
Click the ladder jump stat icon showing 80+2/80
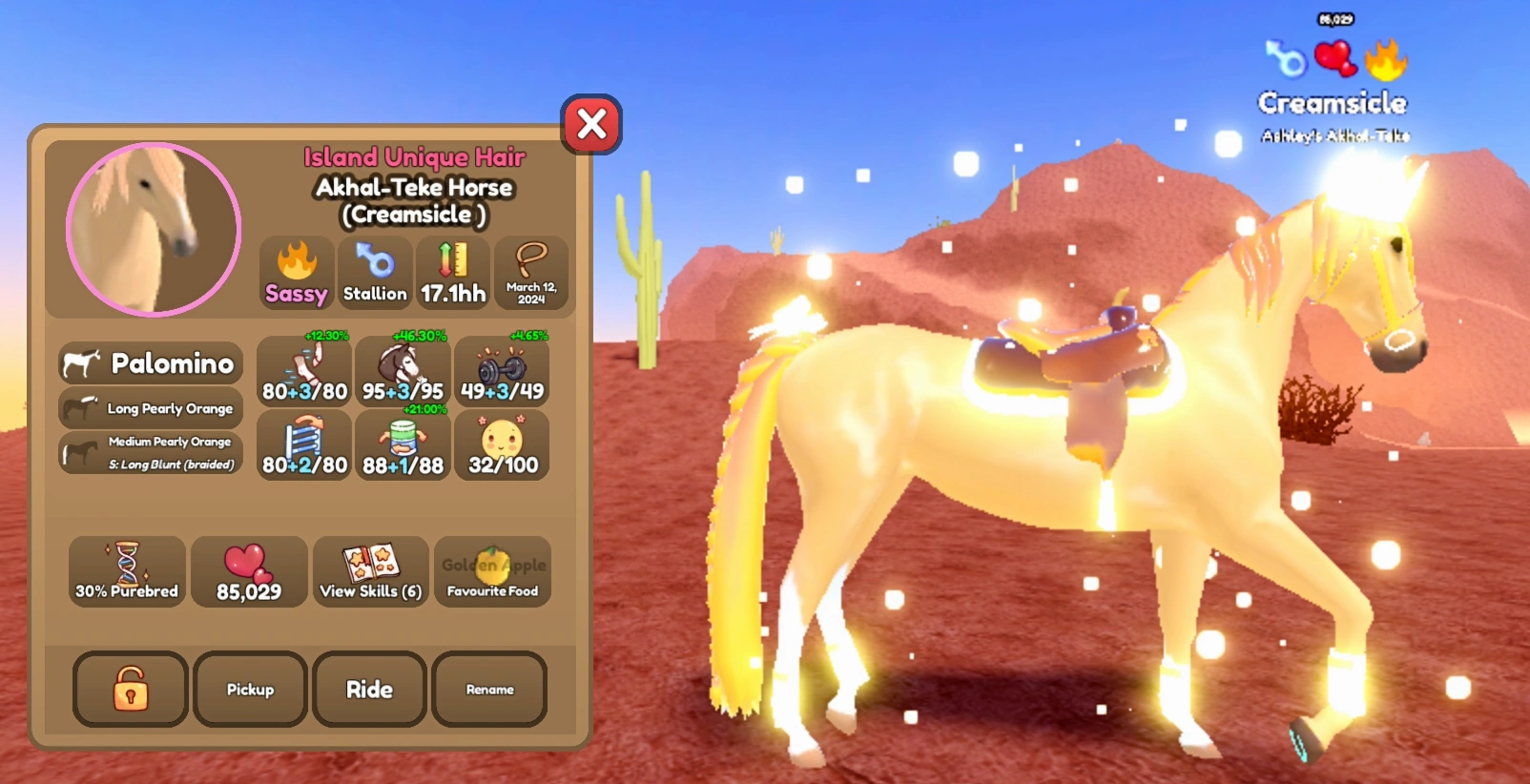303,444
